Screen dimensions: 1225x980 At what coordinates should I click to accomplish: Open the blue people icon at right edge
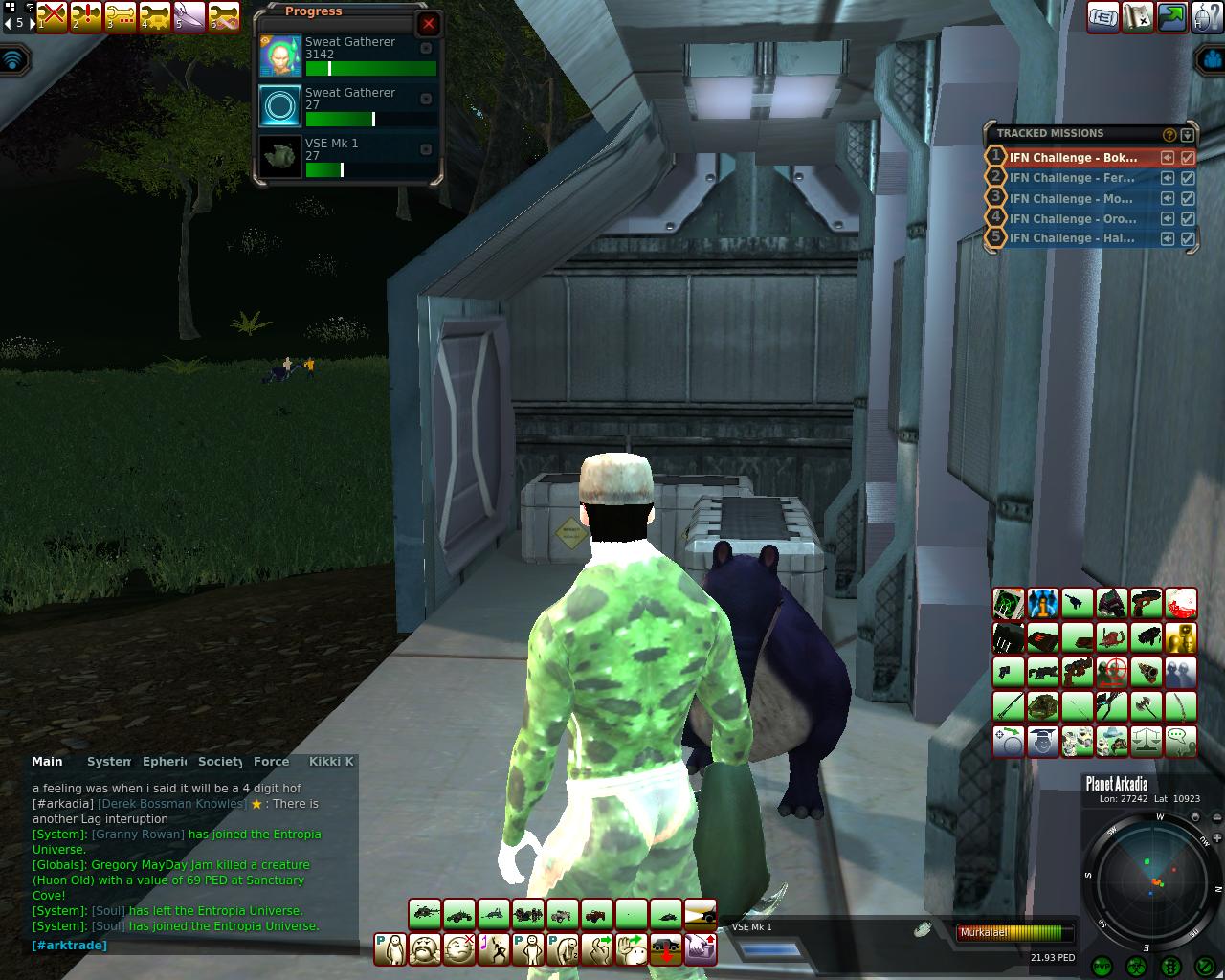point(1213,60)
